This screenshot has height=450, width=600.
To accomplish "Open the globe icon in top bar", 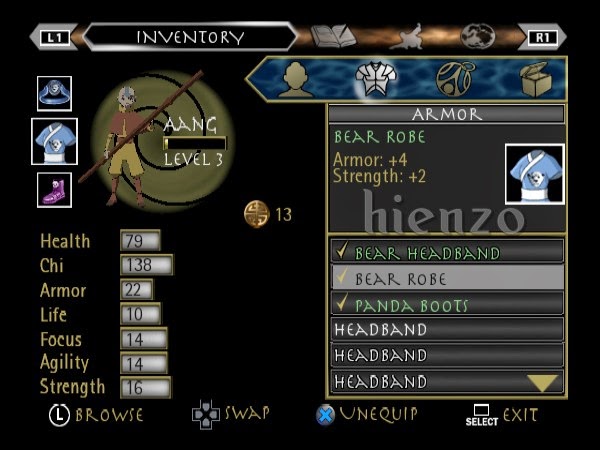I will click(478, 37).
